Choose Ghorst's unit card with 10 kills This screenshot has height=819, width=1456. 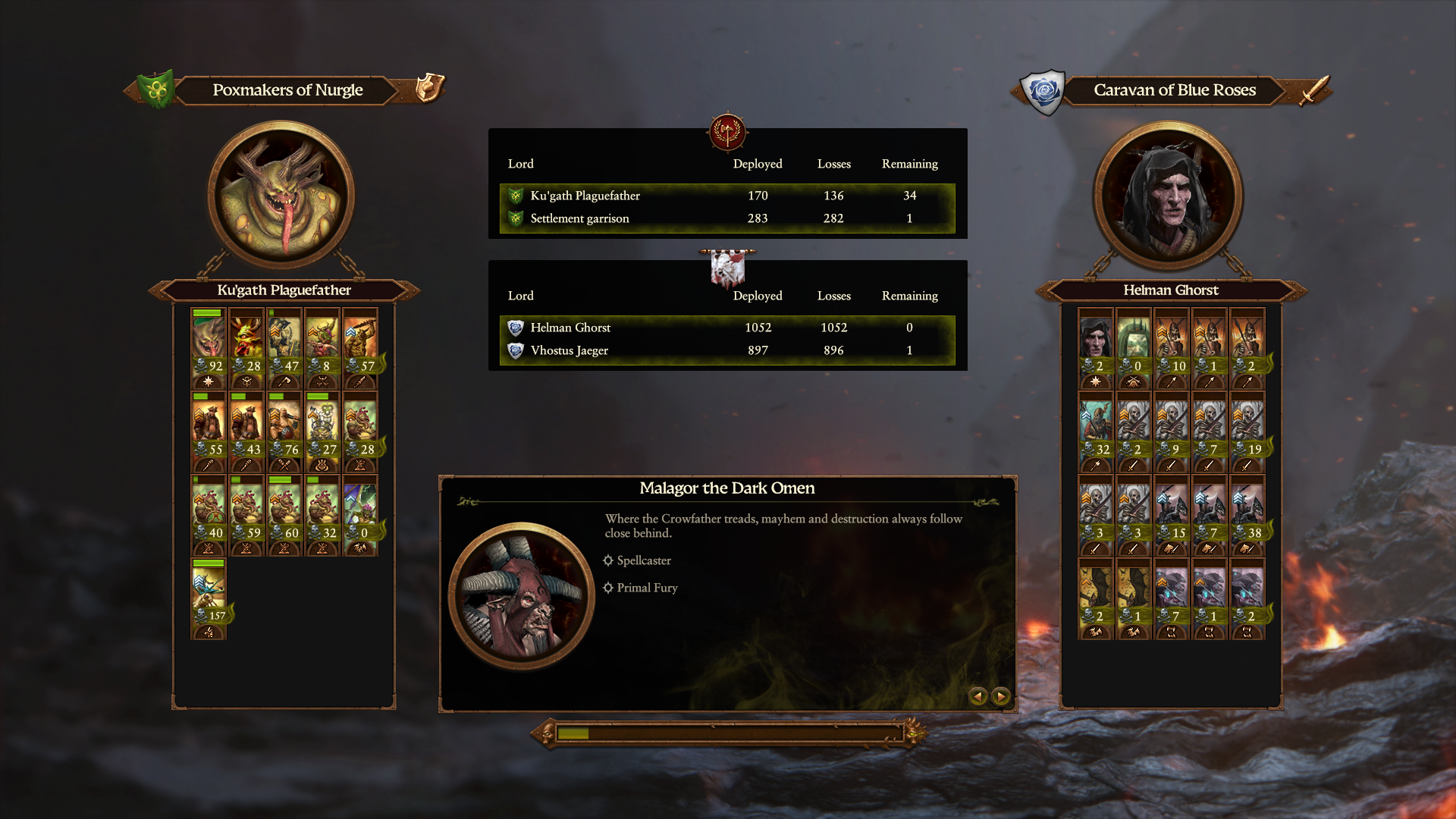point(1172,348)
